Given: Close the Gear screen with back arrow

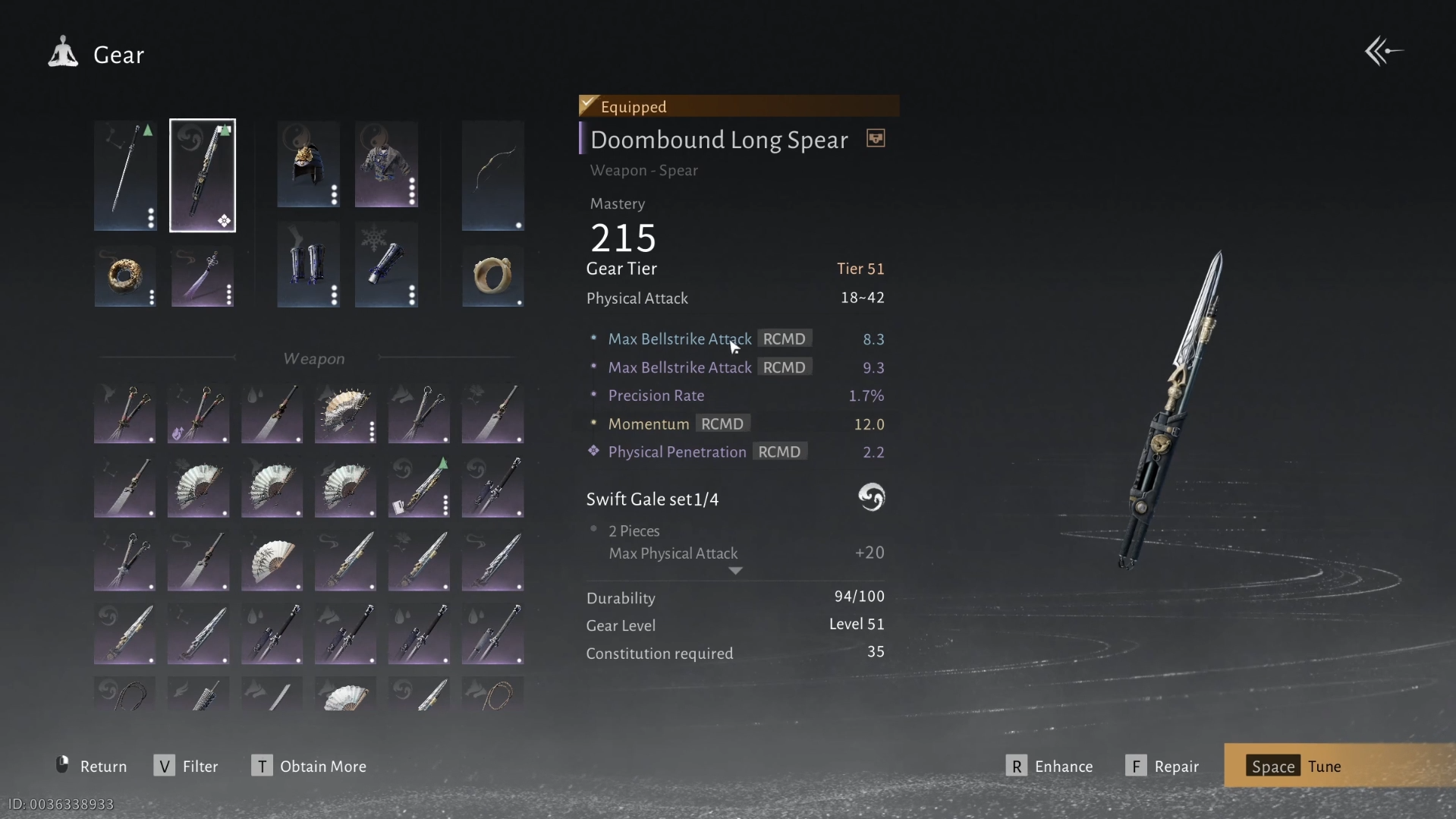Looking at the screenshot, I should click(x=1383, y=52).
